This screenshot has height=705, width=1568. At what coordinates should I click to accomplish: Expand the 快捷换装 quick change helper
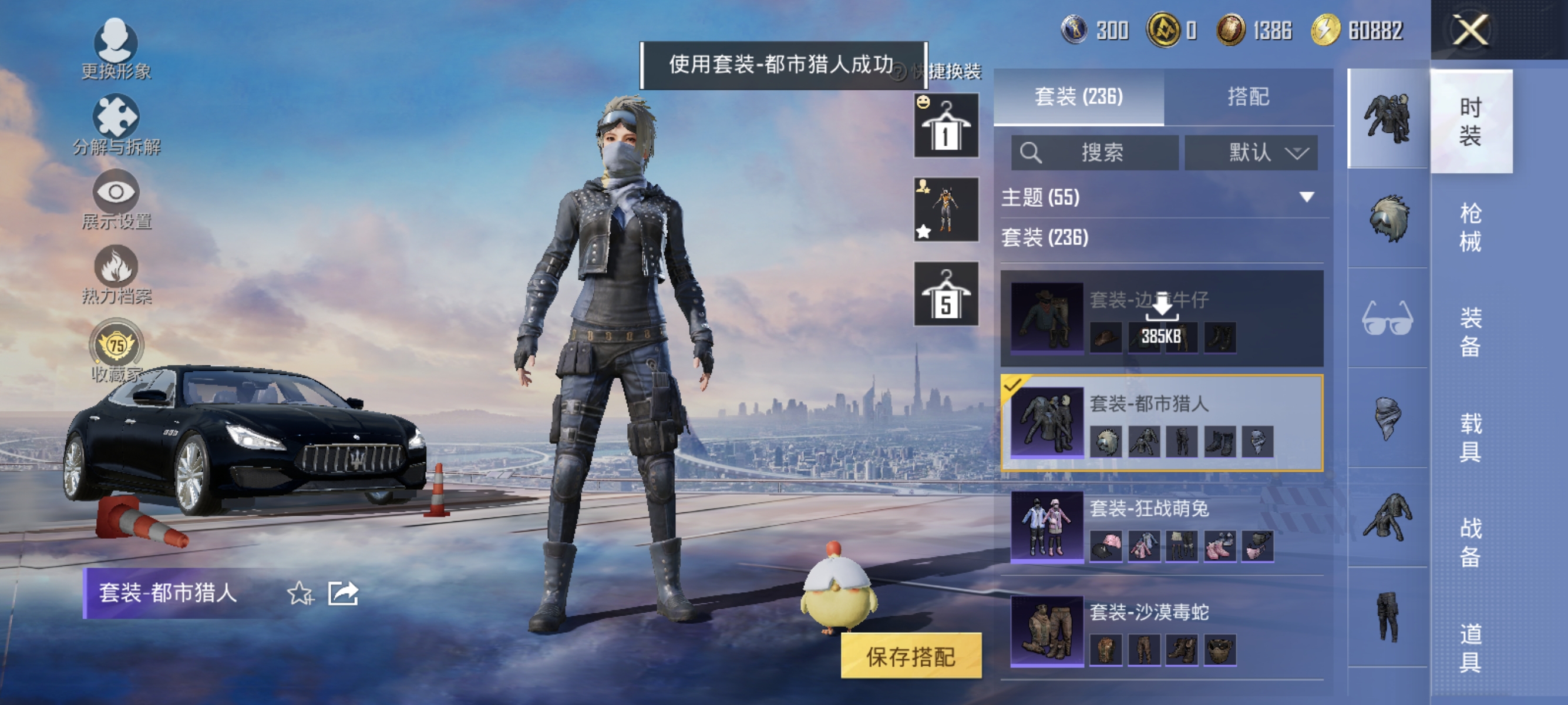point(899,71)
